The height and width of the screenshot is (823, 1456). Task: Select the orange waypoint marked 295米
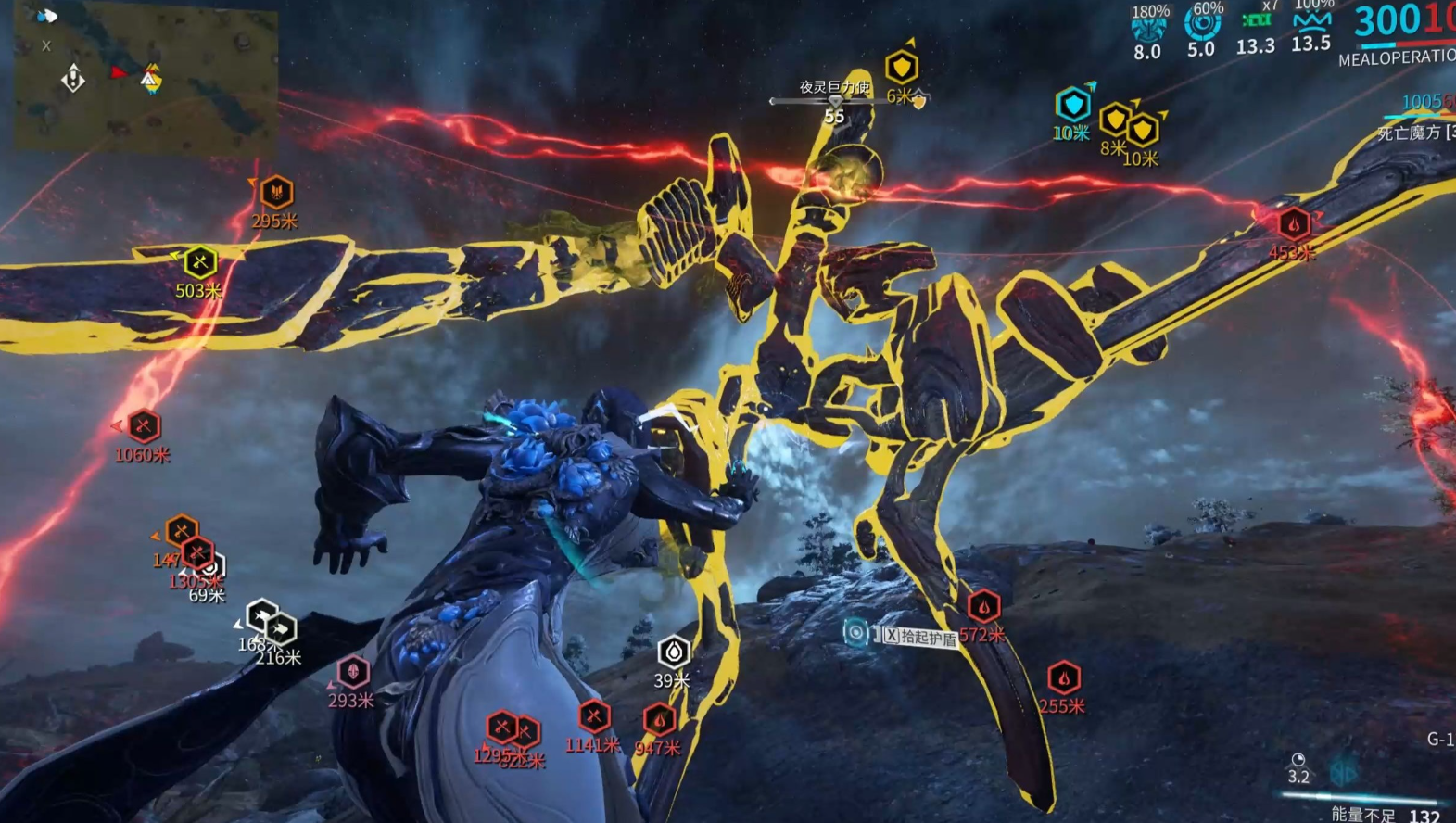point(276,193)
